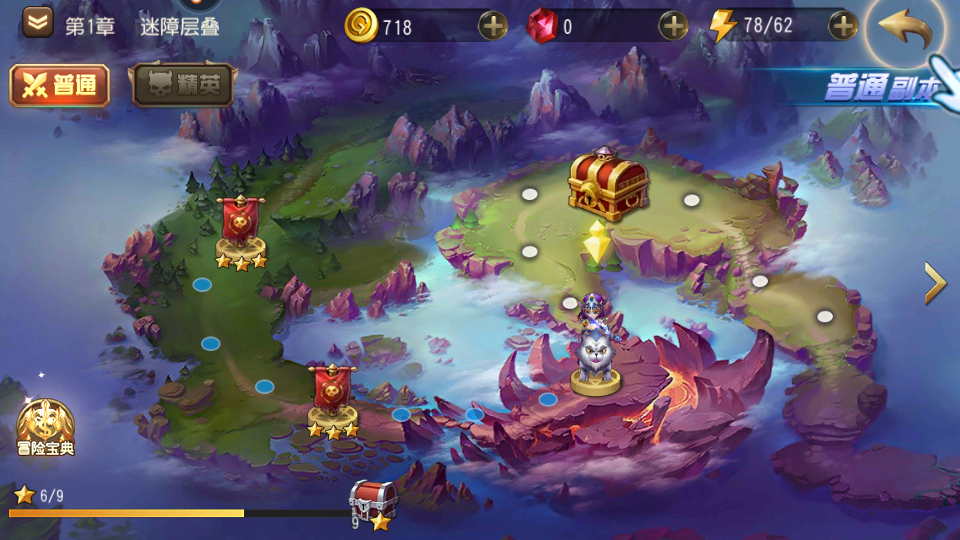Switch to the 精英 elite tab

[182, 86]
